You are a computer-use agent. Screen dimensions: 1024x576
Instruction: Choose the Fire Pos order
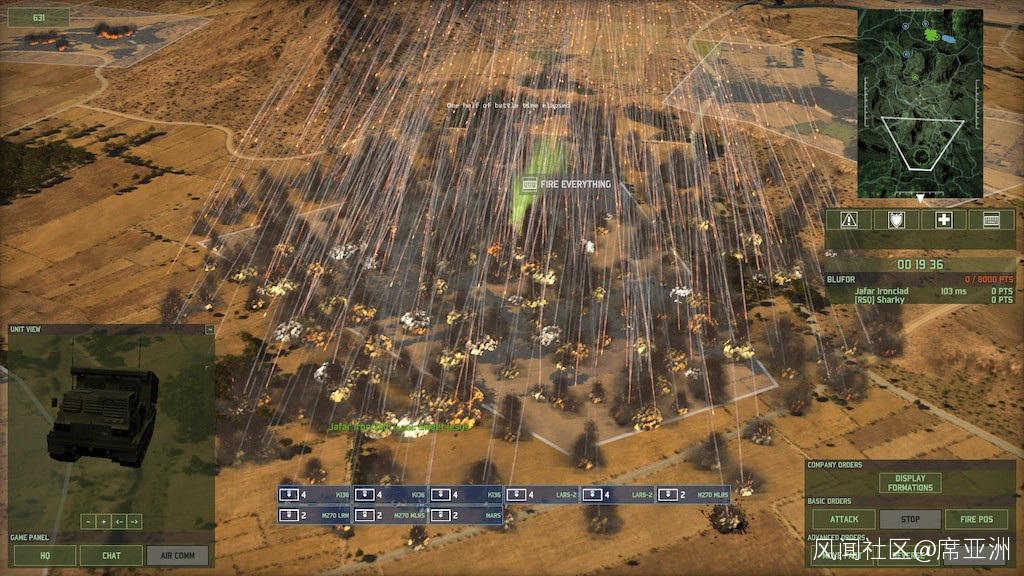point(977,520)
